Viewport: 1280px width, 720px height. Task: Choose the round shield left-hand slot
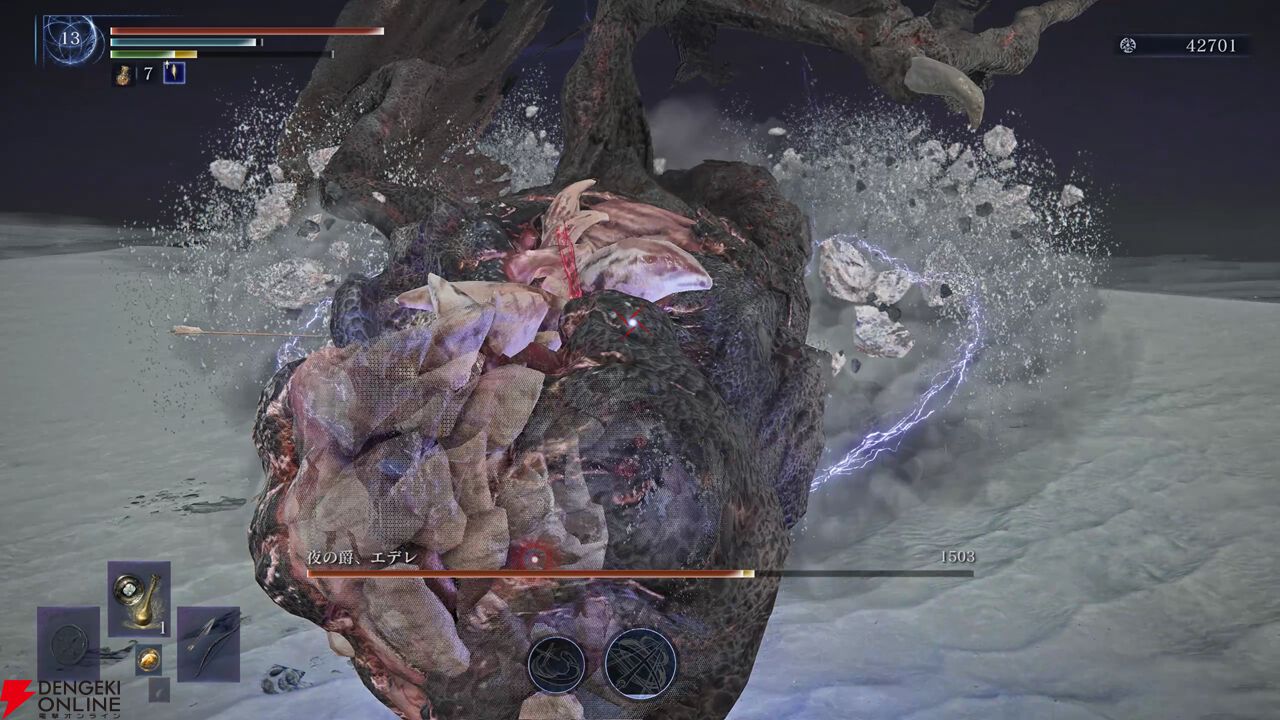point(69,645)
